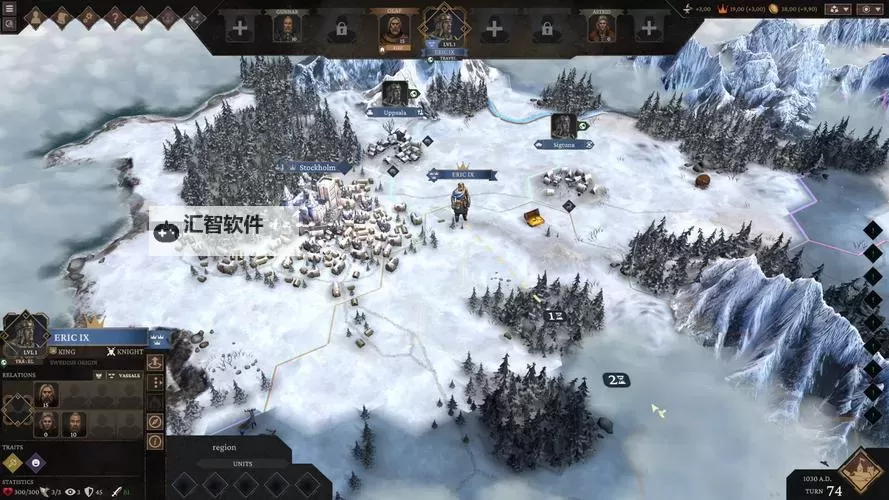Open the Vassals relations filter

(x=126, y=376)
